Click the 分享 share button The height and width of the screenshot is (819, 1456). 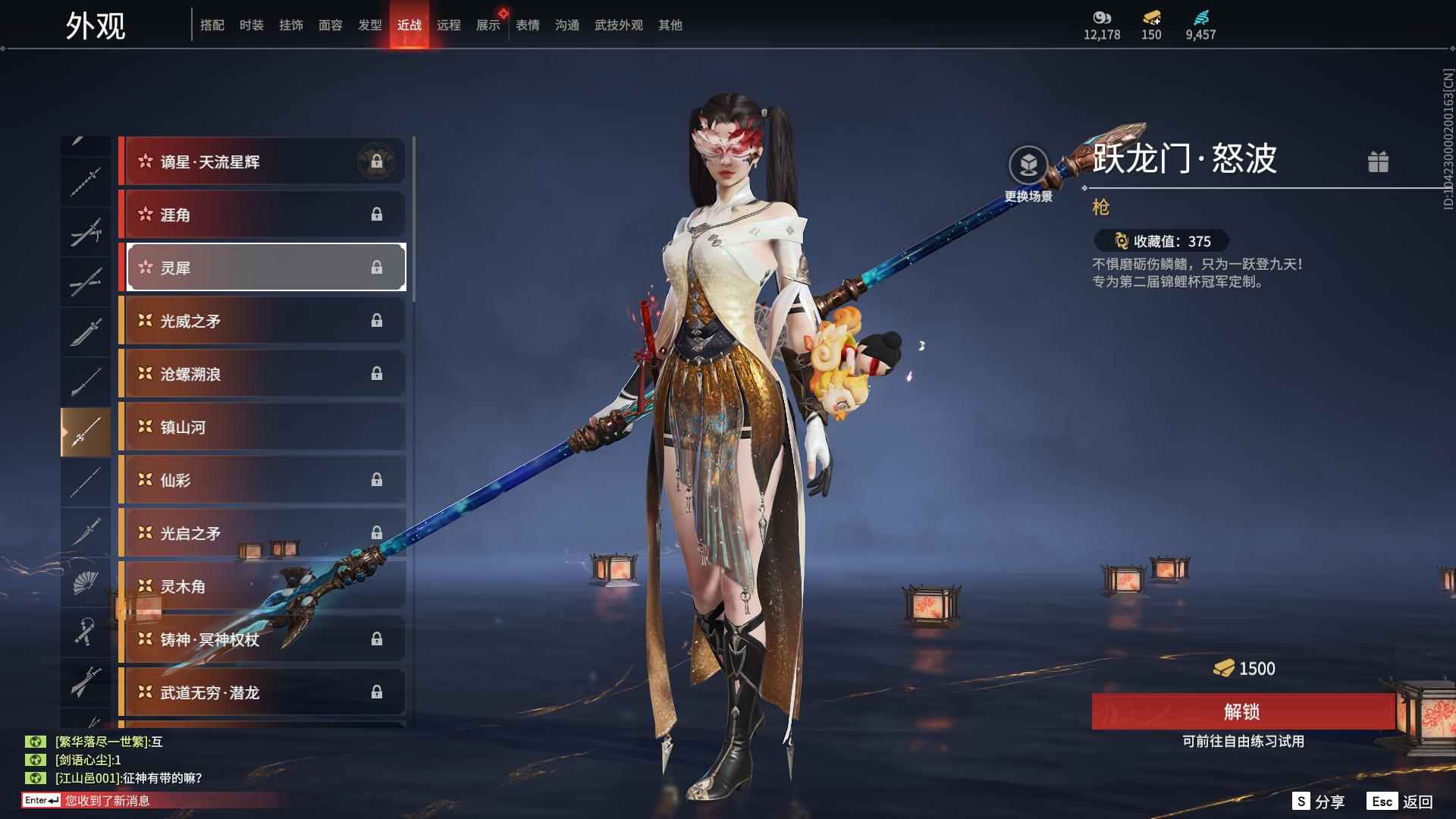coord(1319,802)
